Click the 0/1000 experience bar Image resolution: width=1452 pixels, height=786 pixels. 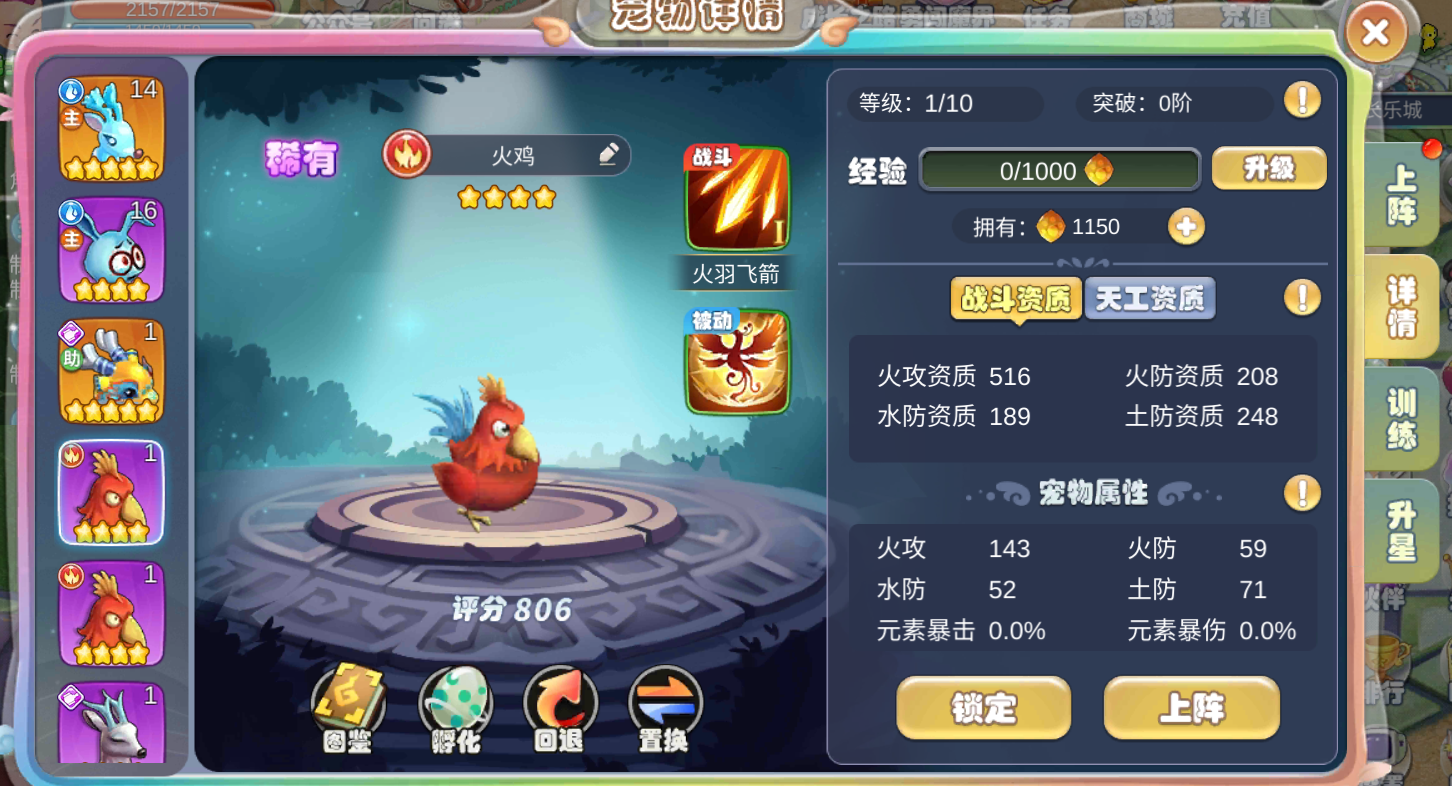pyautogui.click(x=1058, y=169)
